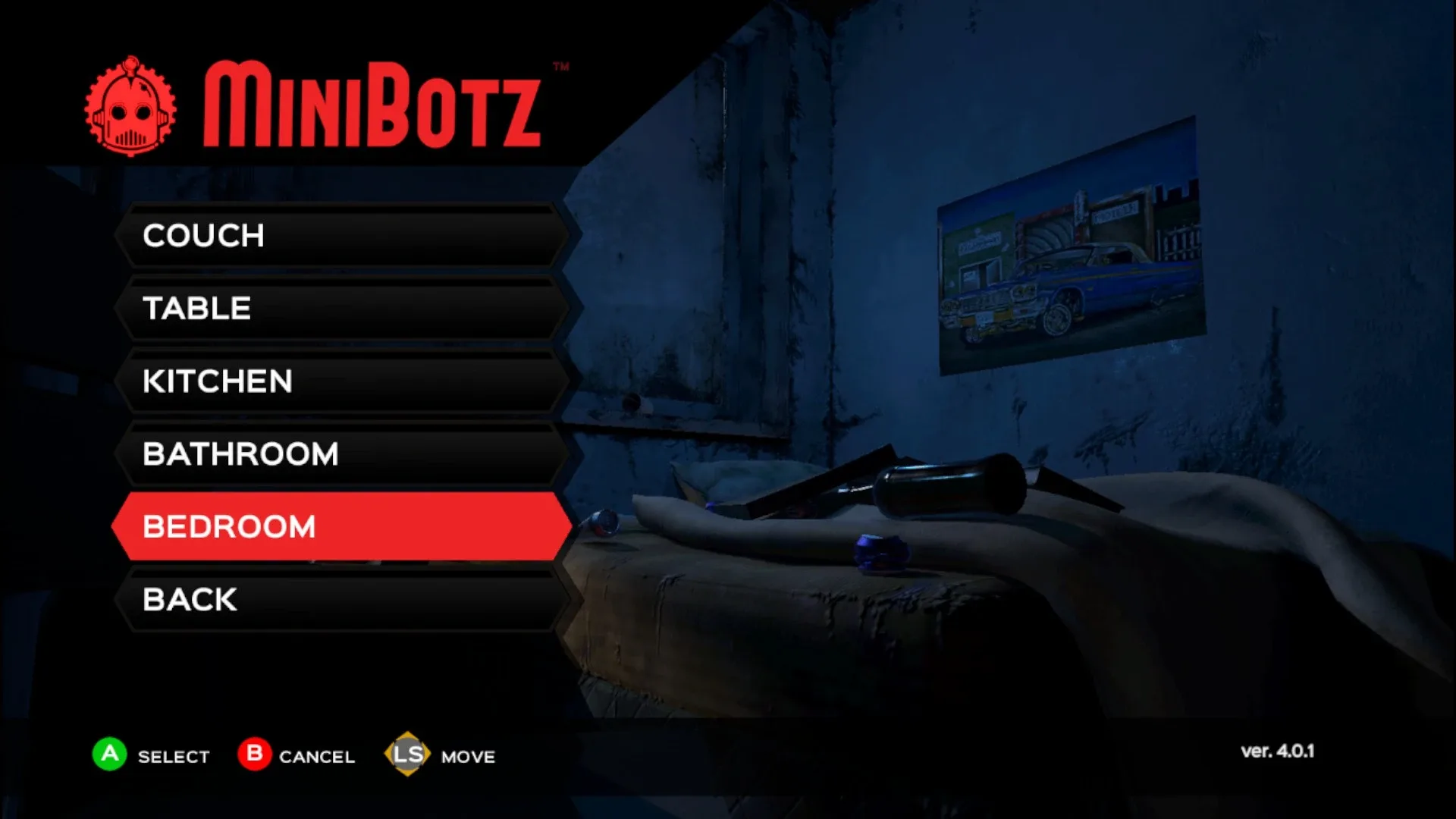Screen dimensions: 1456x819
Task: Click the LS Move stick icon
Action: [x=408, y=755]
